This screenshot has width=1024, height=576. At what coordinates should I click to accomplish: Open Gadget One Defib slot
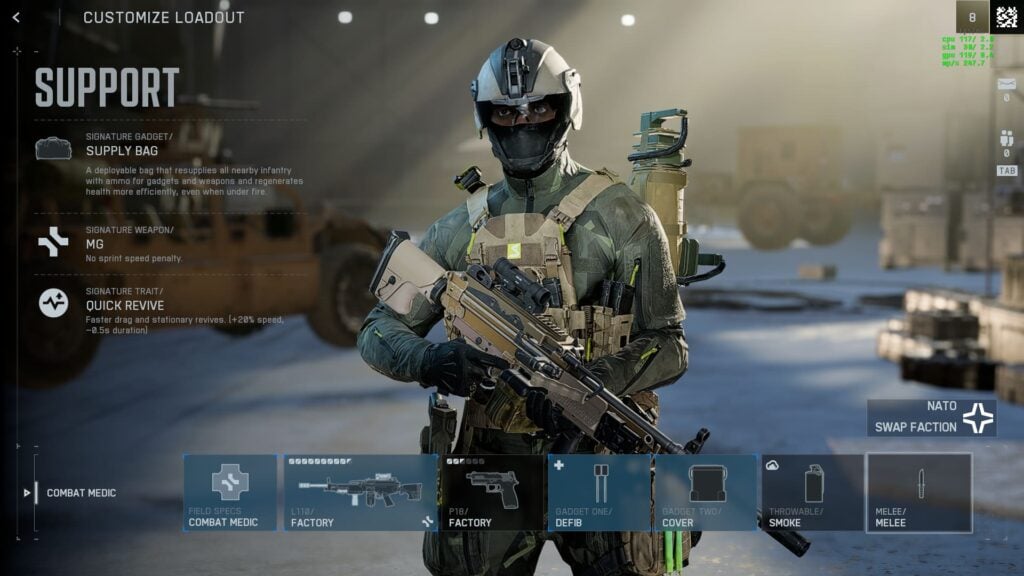(x=600, y=492)
